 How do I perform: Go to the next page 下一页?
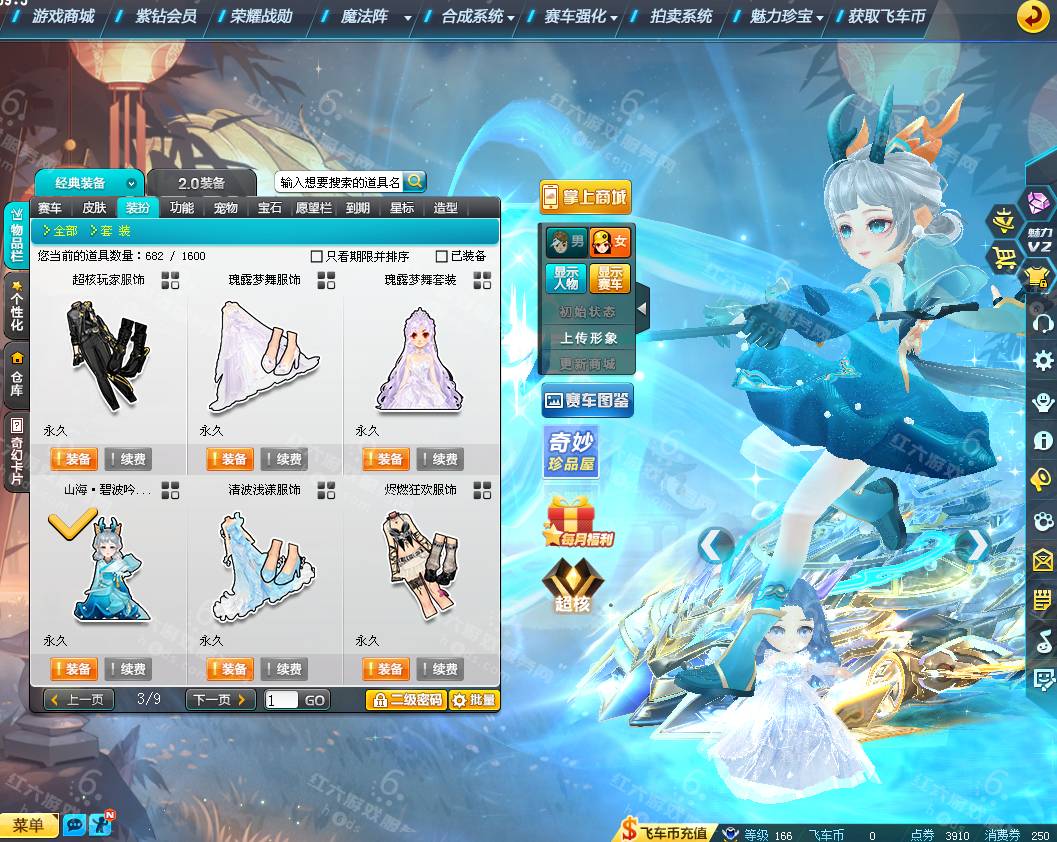[220, 700]
